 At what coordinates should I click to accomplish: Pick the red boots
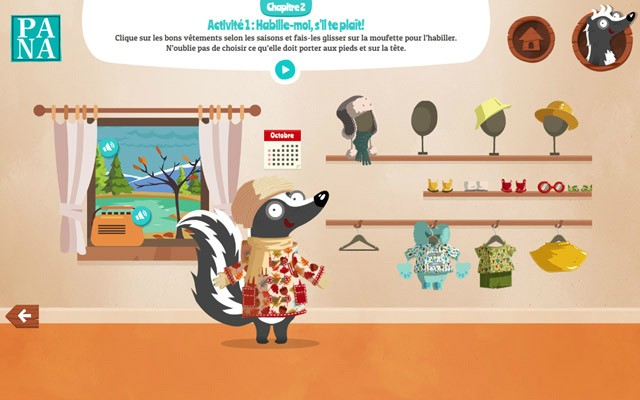pos(513,185)
